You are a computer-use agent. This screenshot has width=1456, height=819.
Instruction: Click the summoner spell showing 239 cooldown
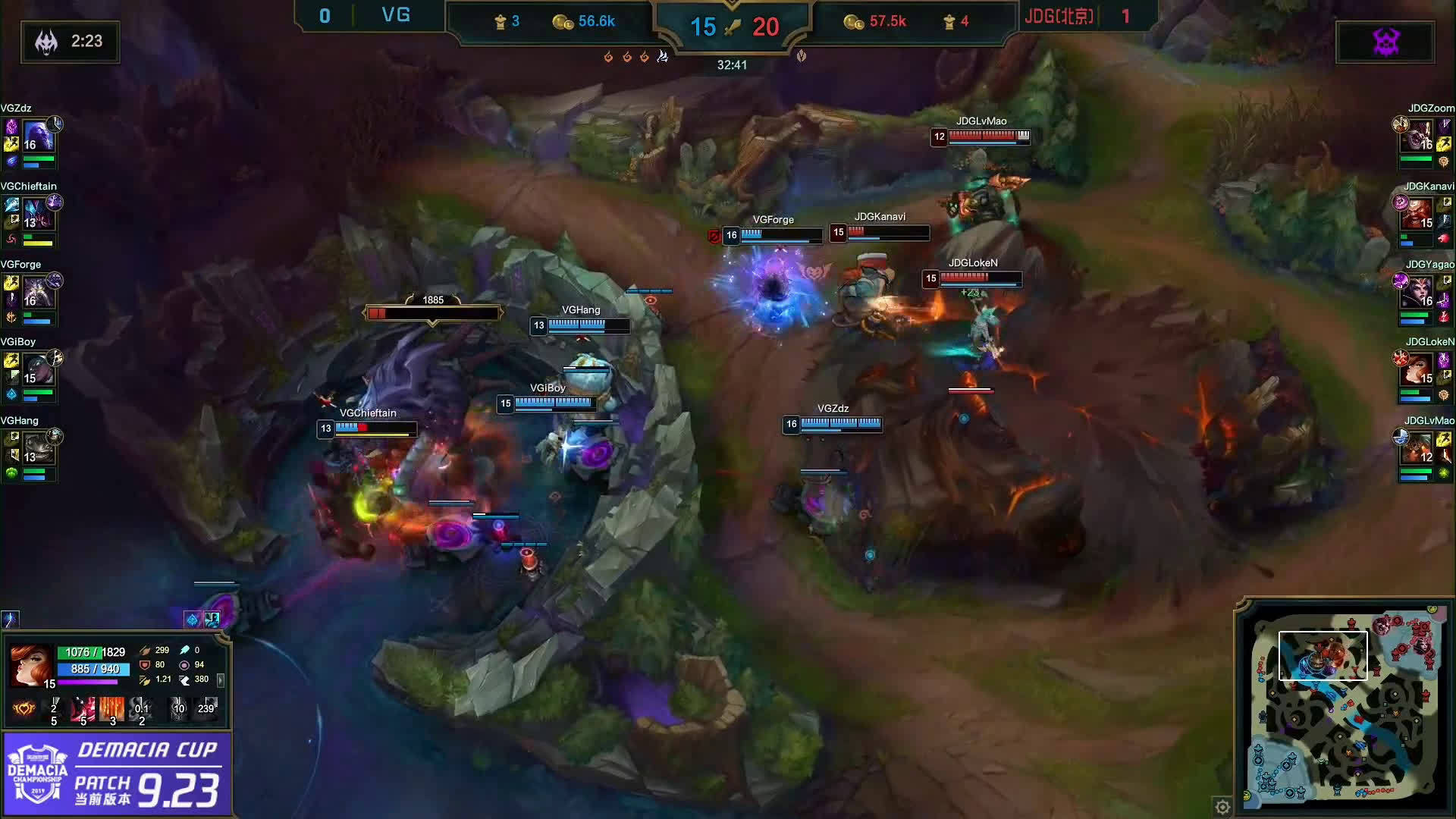click(206, 709)
